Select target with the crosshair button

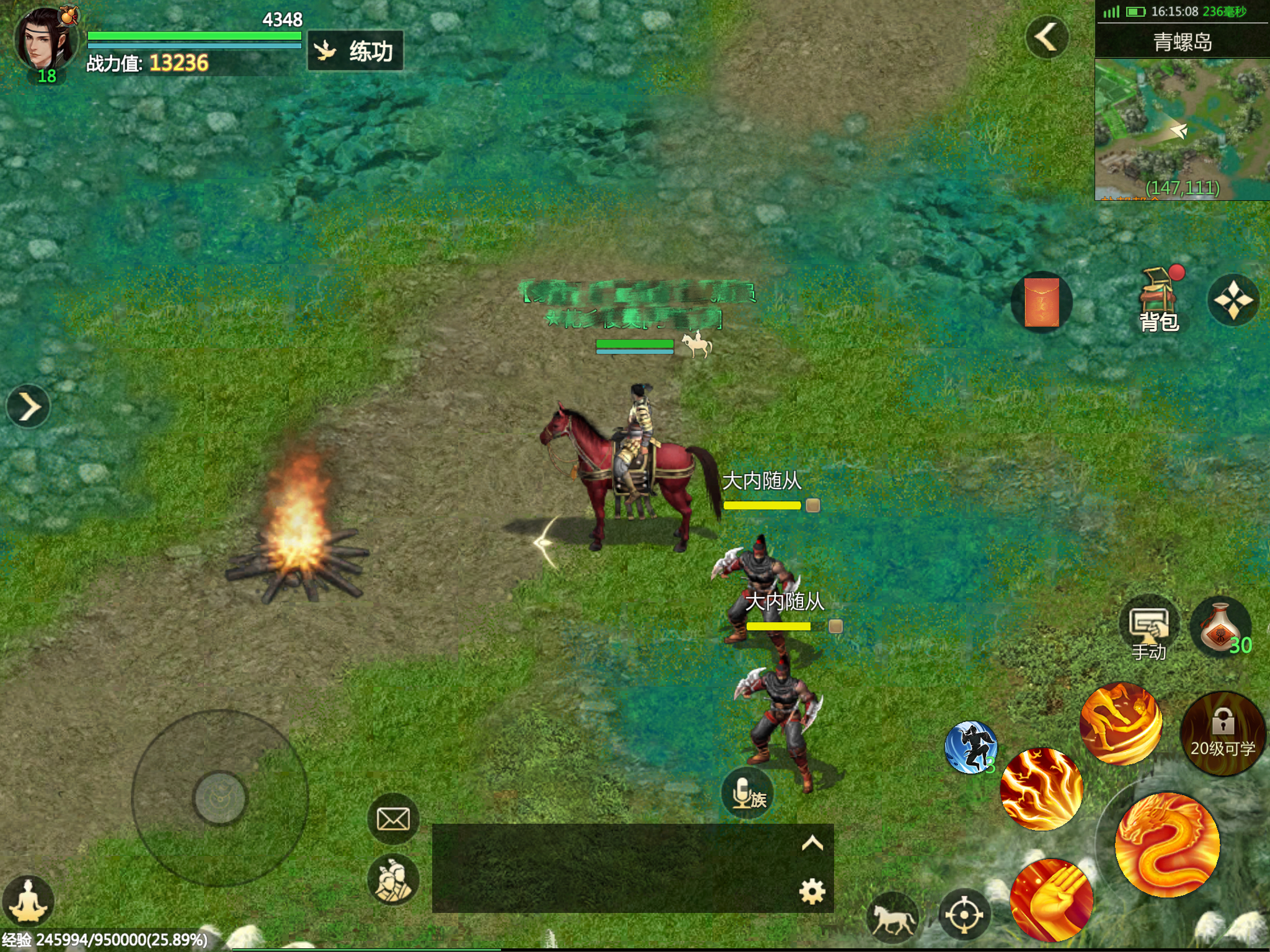[964, 915]
